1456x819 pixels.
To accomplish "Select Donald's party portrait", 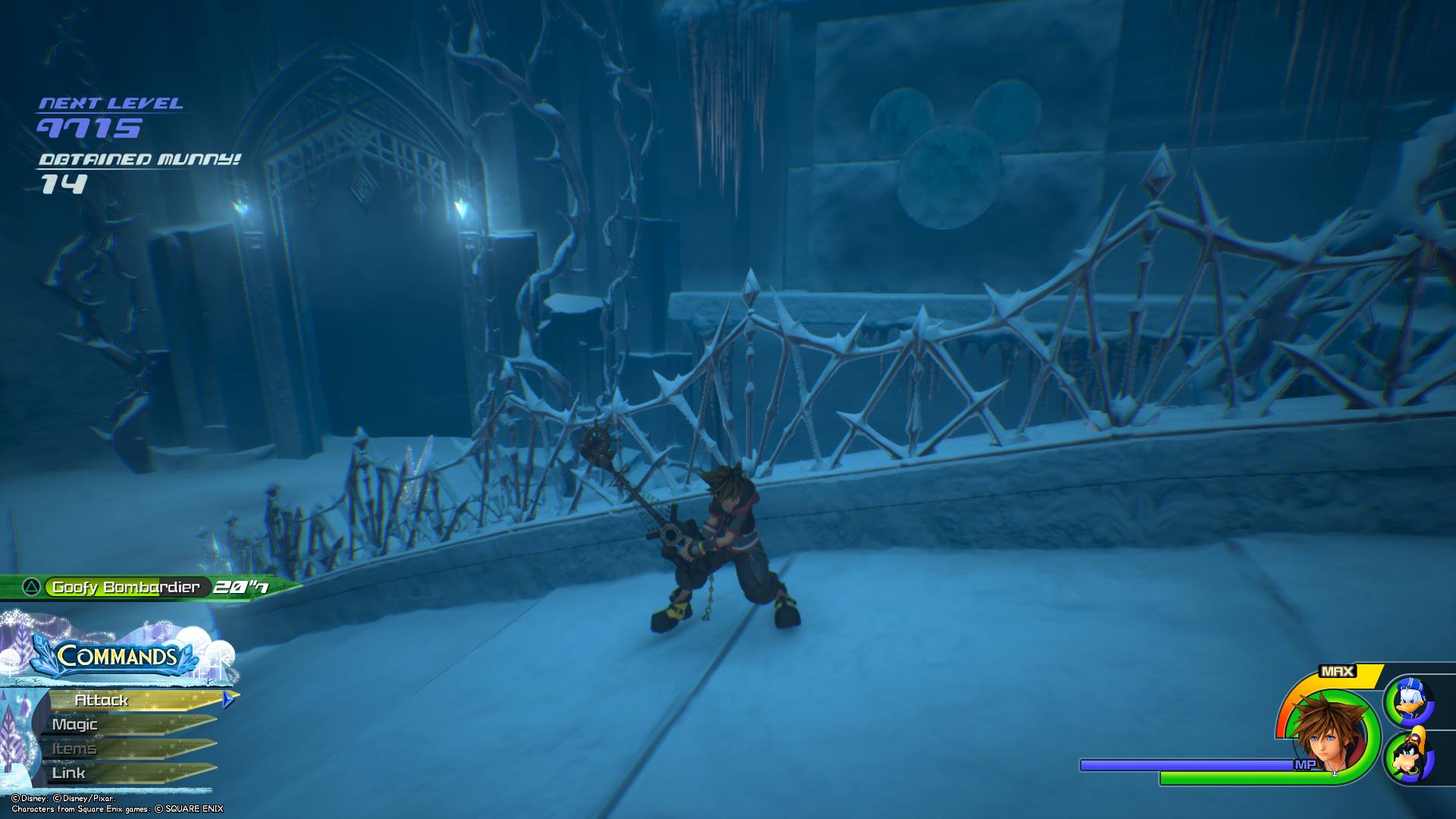I will [x=1410, y=701].
